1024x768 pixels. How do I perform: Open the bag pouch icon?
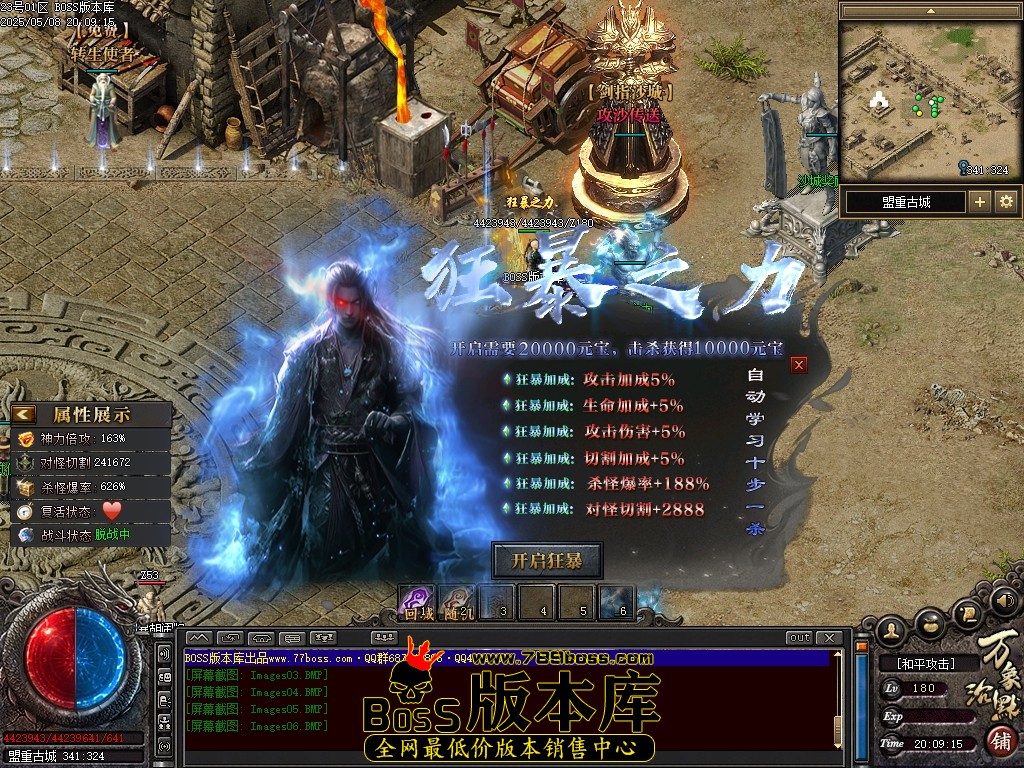(932, 623)
